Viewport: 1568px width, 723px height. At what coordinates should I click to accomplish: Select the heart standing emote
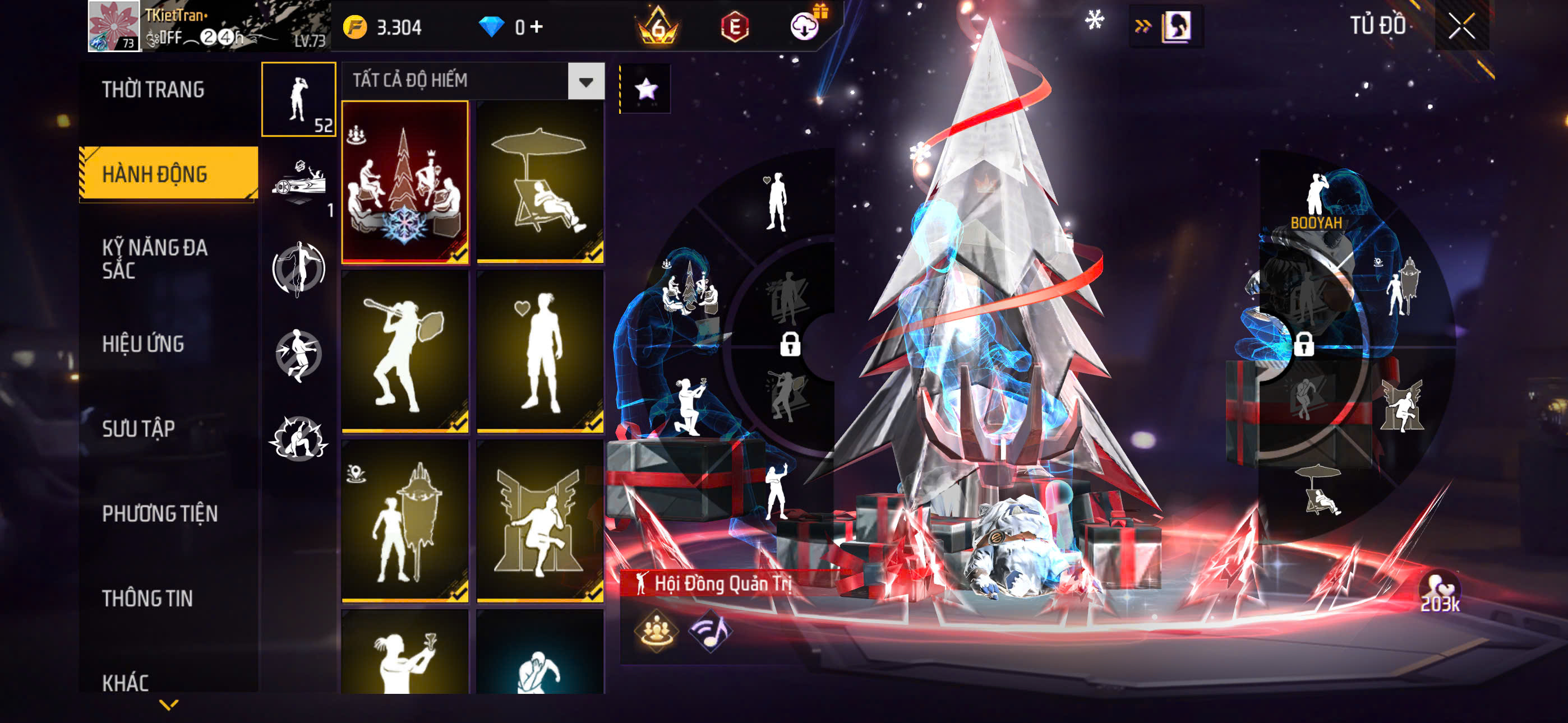point(540,351)
